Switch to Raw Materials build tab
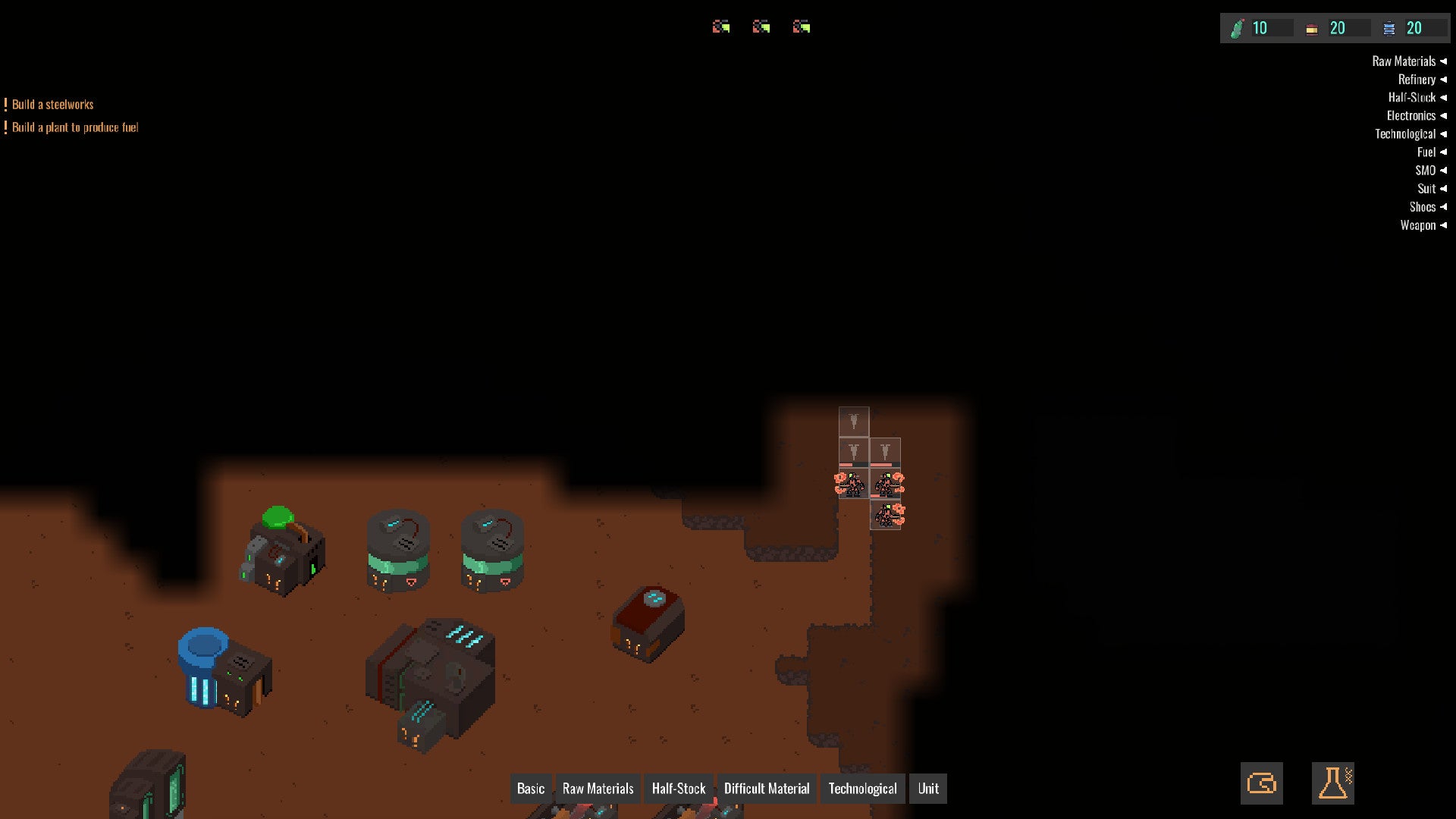 pyautogui.click(x=598, y=789)
